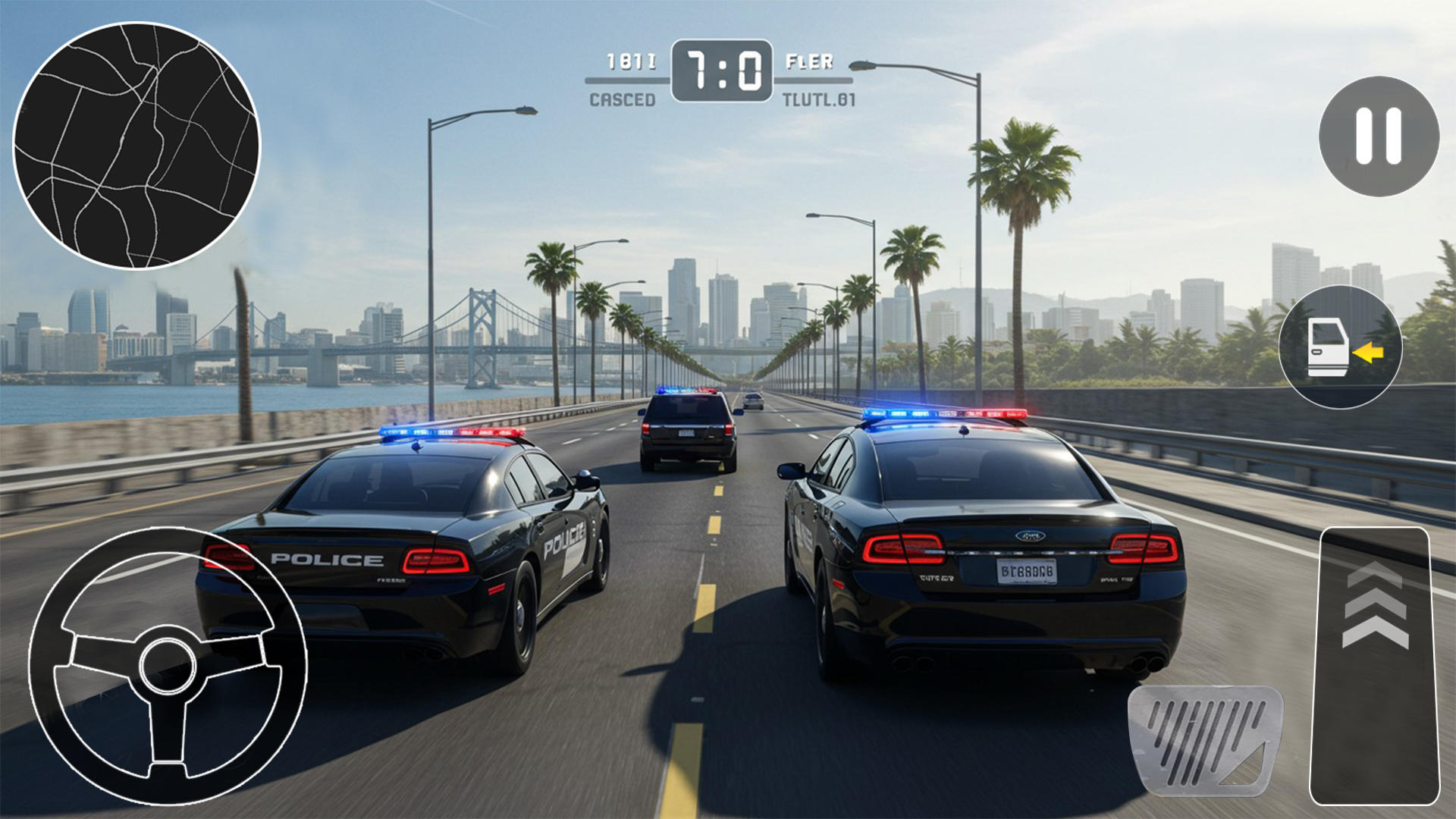1456x819 pixels.
Task: Toggle the enter/exit car control
Action: pos(1342,347)
